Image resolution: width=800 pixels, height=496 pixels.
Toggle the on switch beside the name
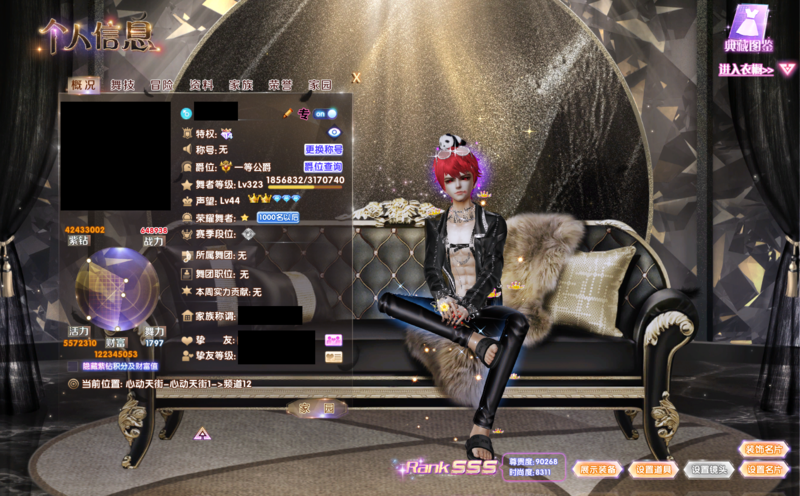[x=326, y=114]
